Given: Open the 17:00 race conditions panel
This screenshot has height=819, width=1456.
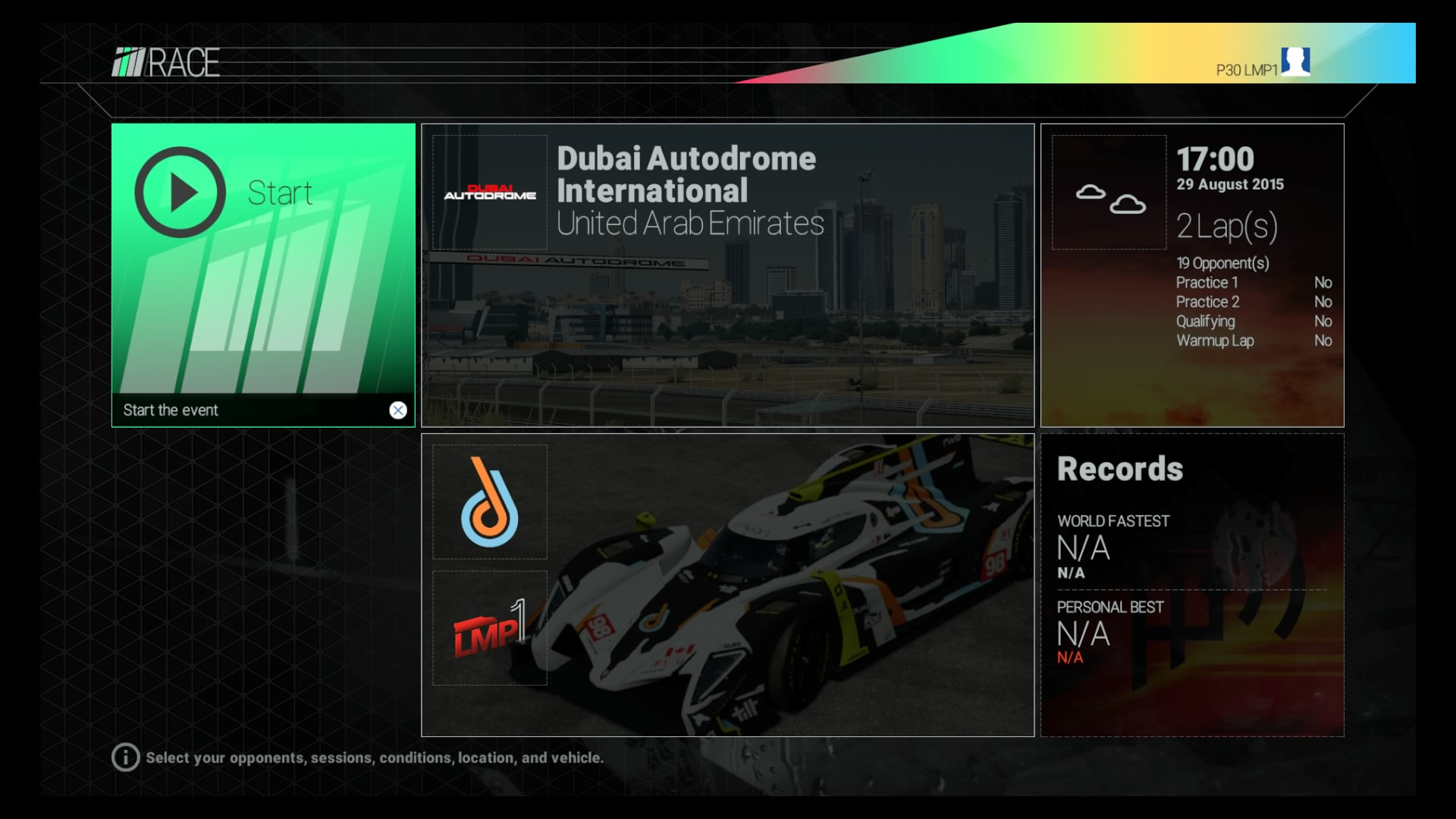Looking at the screenshot, I should pos(1191,275).
